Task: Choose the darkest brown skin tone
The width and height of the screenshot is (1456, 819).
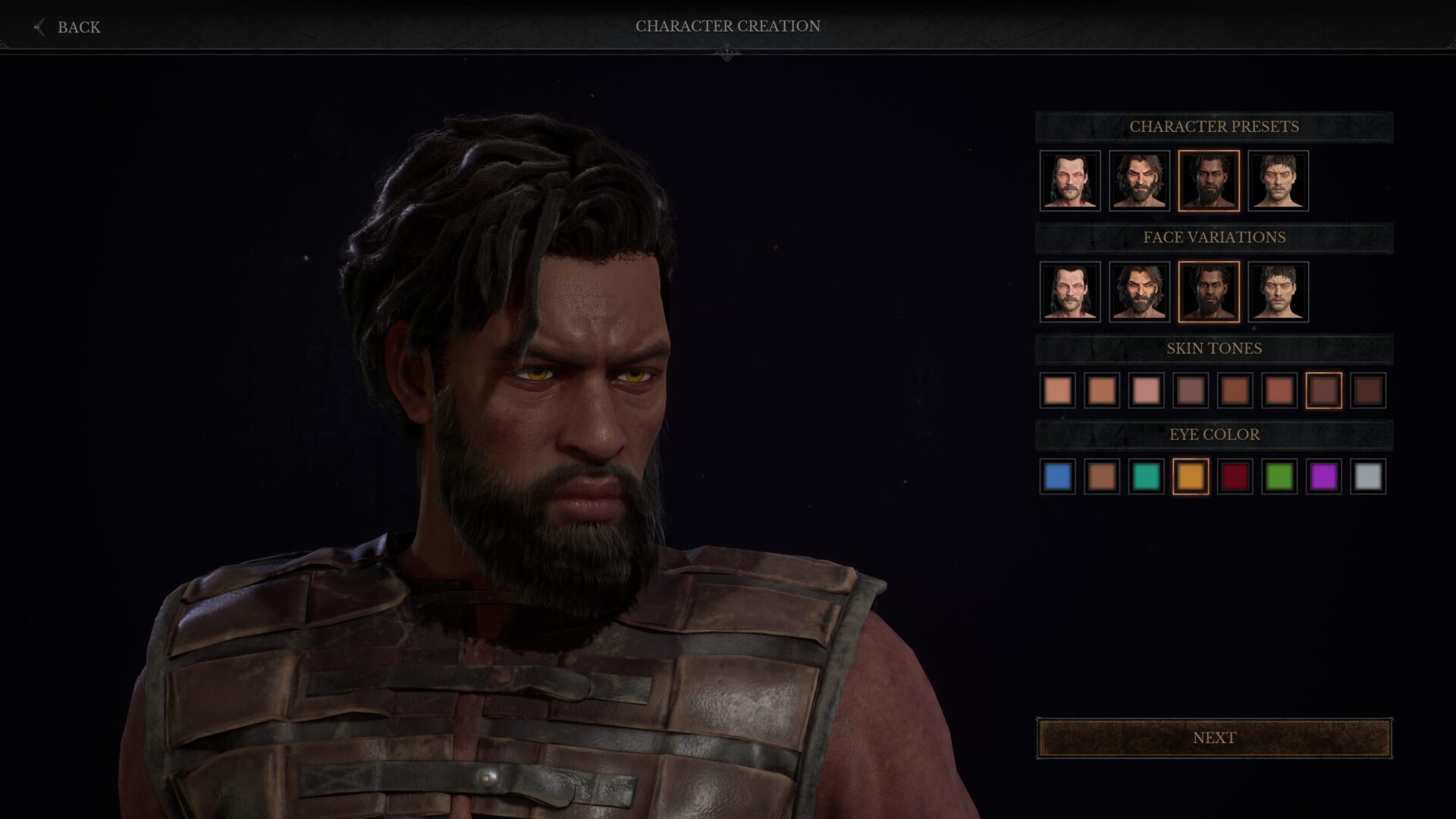Action: tap(1368, 391)
